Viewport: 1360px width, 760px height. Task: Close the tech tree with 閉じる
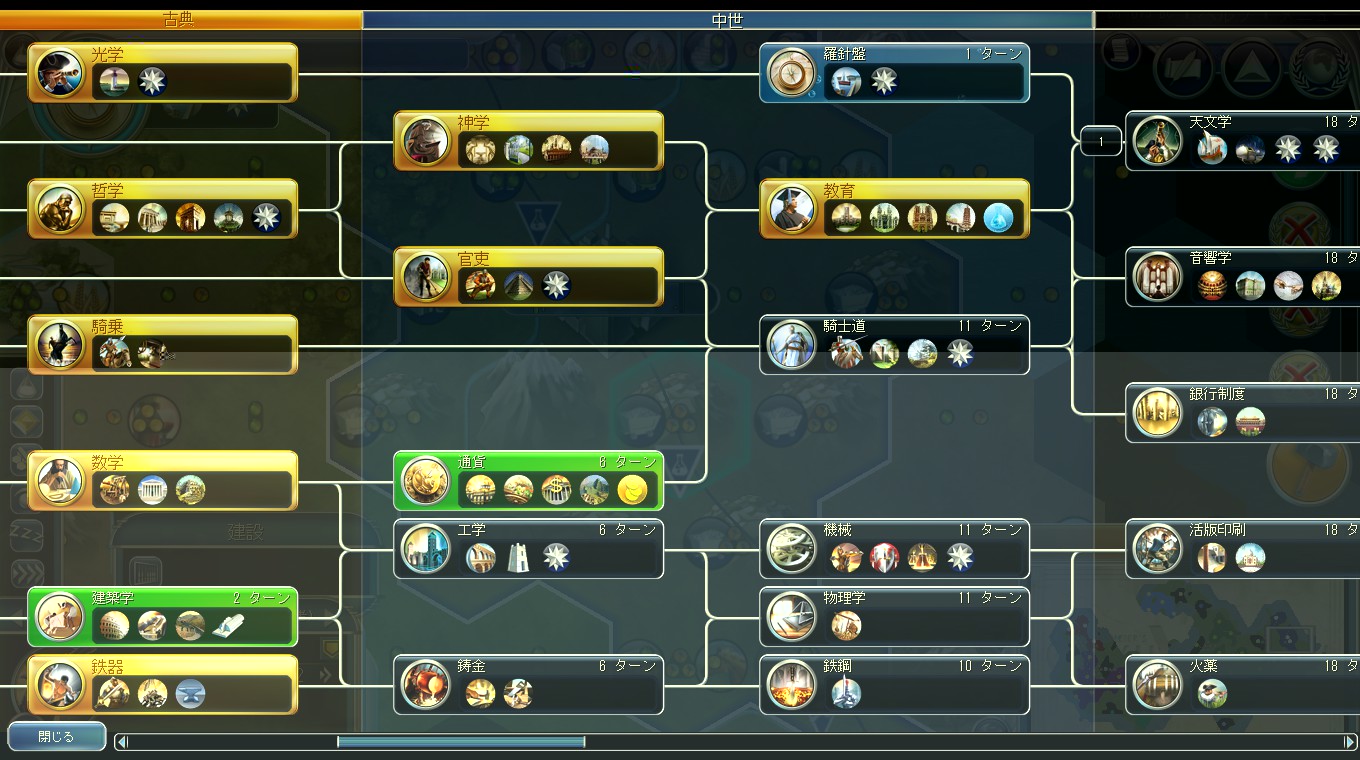coord(56,737)
